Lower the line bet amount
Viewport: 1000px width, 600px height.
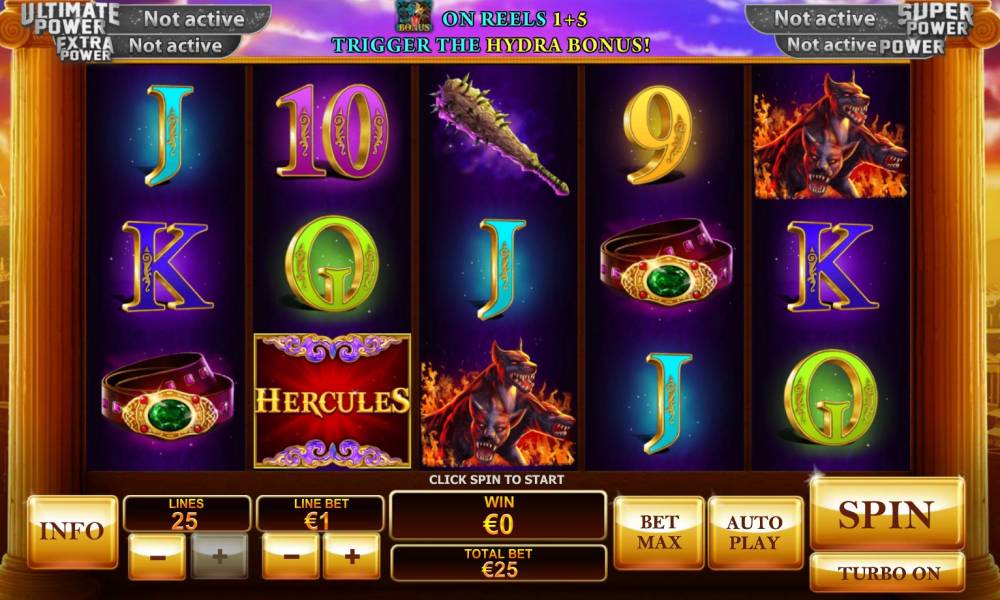tap(290, 557)
